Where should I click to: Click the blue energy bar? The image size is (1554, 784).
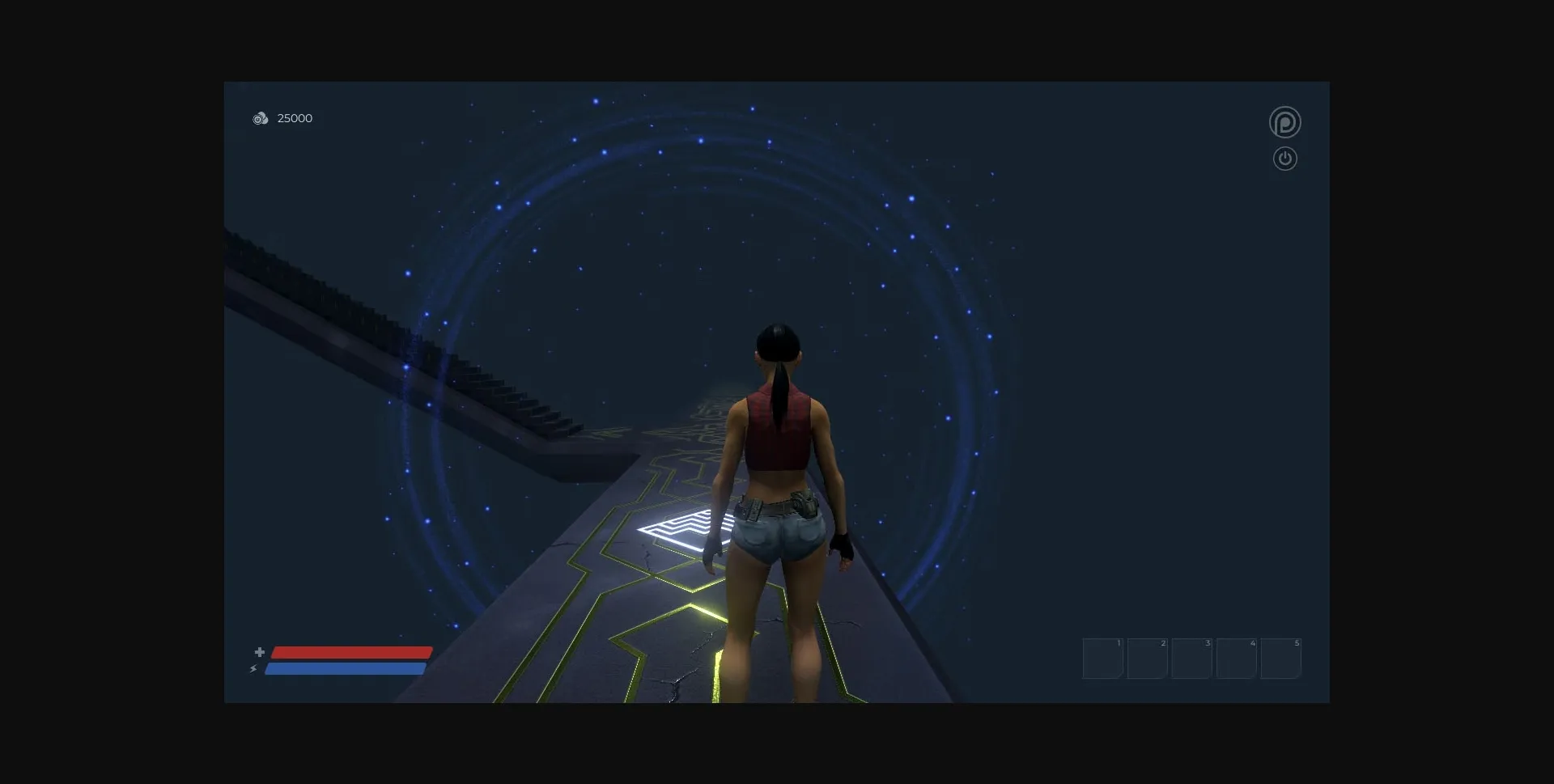pyautogui.click(x=346, y=669)
